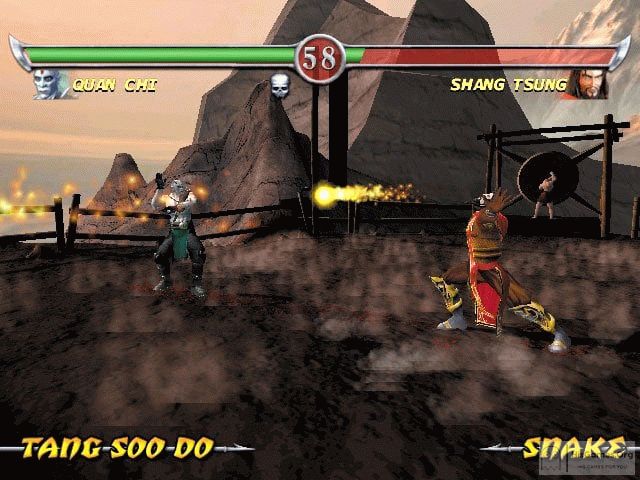Click Shang Tsung's portrait icon
Image resolution: width=640 pixels, height=480 pixels.
tap(589, 84)
